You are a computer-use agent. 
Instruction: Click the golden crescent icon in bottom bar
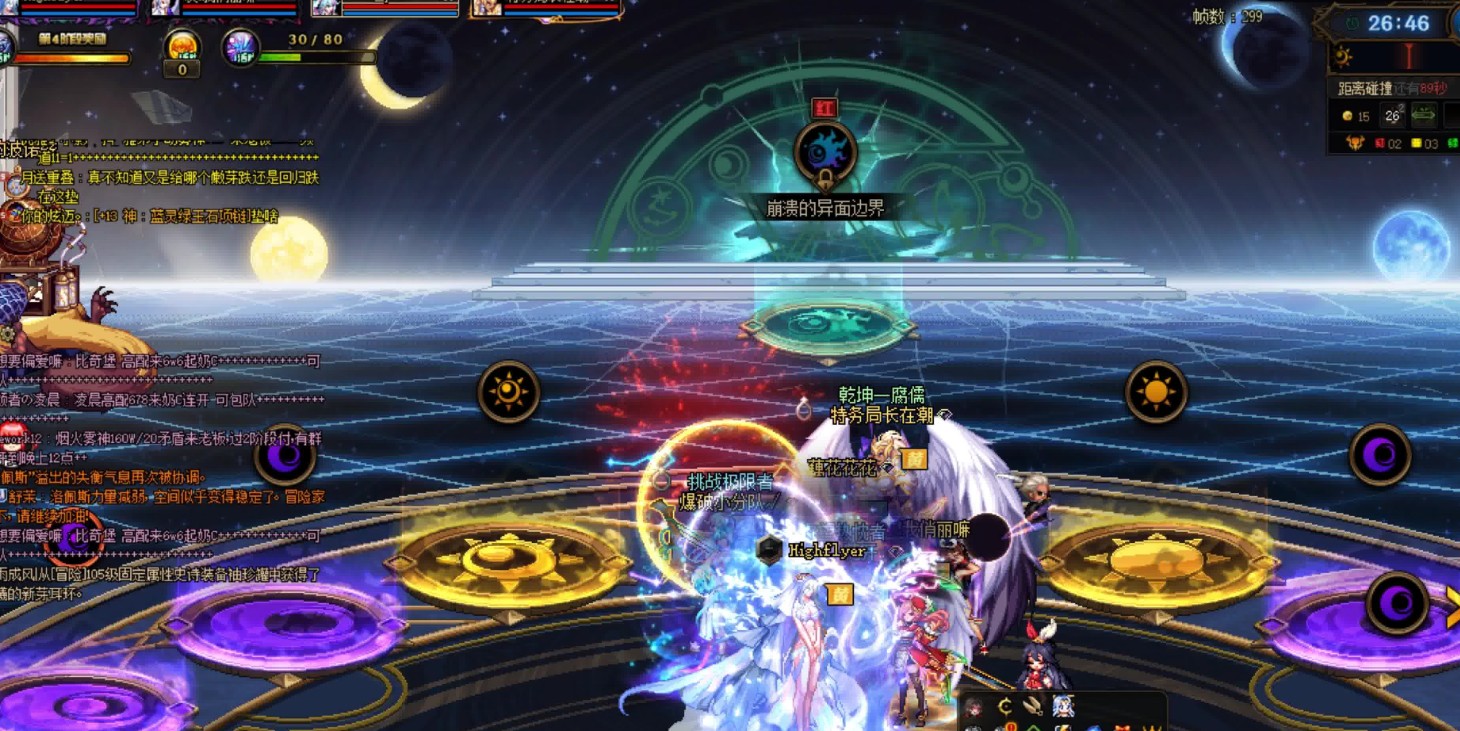coord(1004,707)
